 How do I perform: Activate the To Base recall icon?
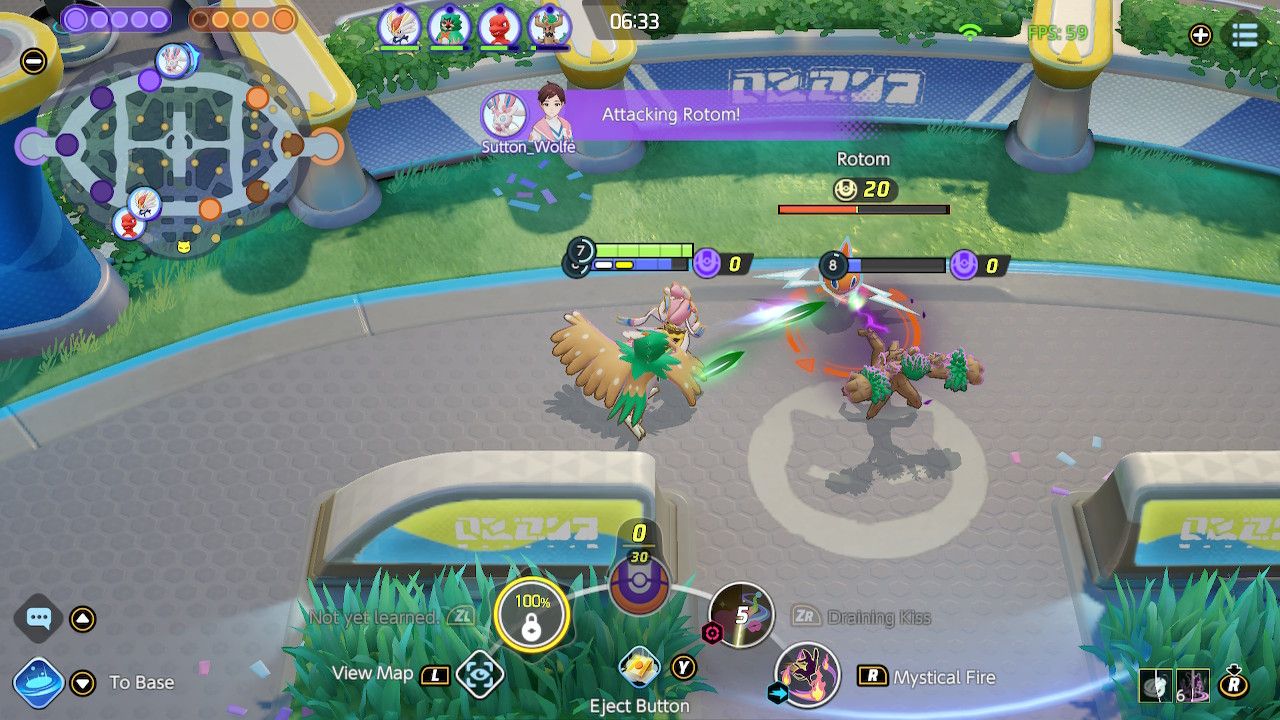tap(39, 682)
